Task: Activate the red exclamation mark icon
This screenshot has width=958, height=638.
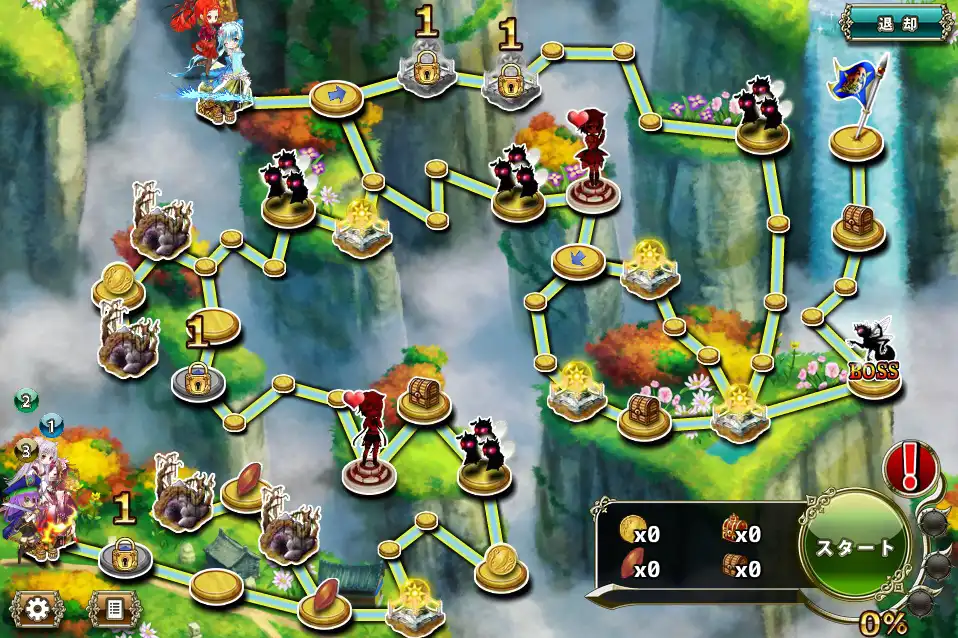Action: click(x=910, y=466)
